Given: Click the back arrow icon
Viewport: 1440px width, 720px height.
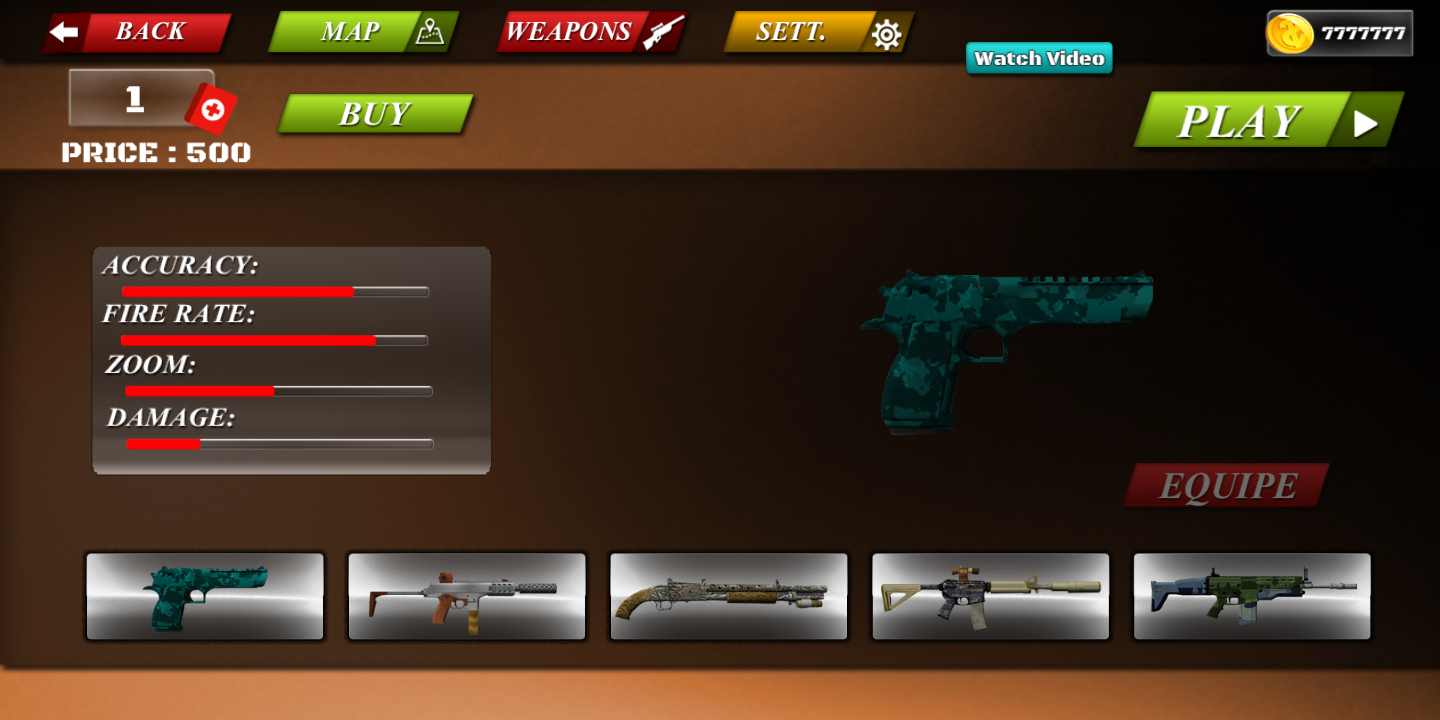Looking at the screenshot, I should (x=64, y=31).
